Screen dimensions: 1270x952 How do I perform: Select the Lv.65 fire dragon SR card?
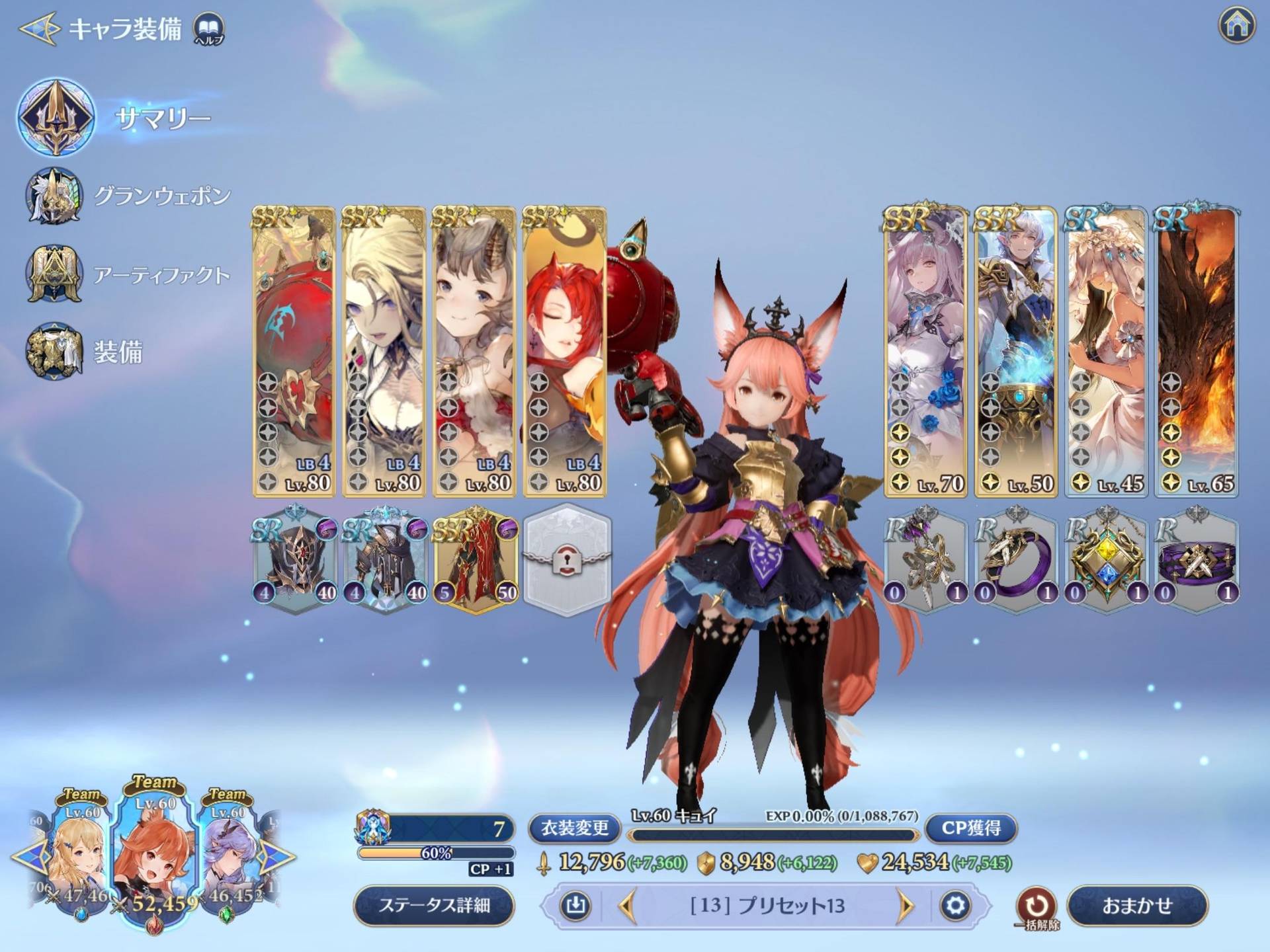(x=1196, y=352)
